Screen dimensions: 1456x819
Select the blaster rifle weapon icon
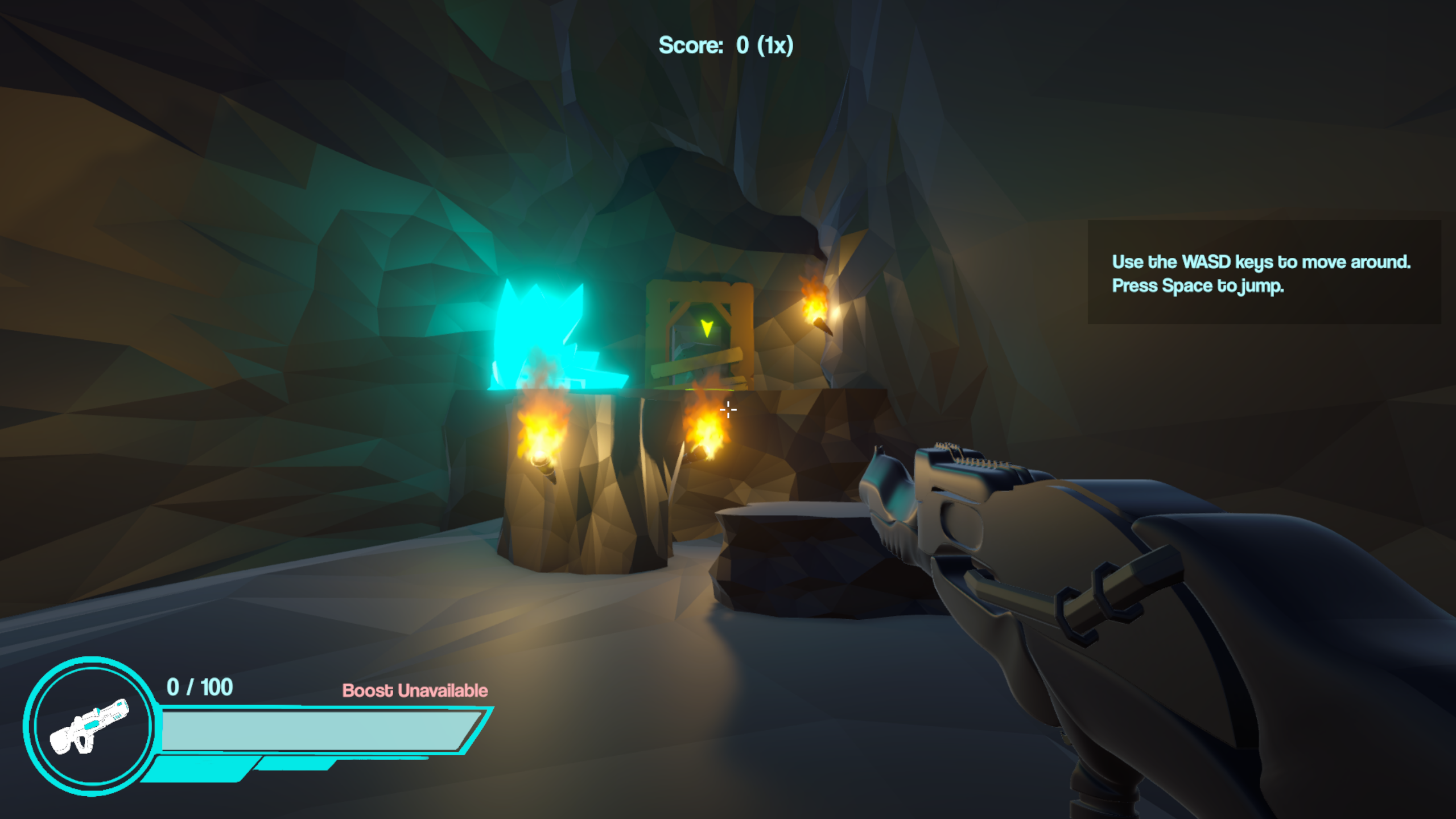coord(90,726)
